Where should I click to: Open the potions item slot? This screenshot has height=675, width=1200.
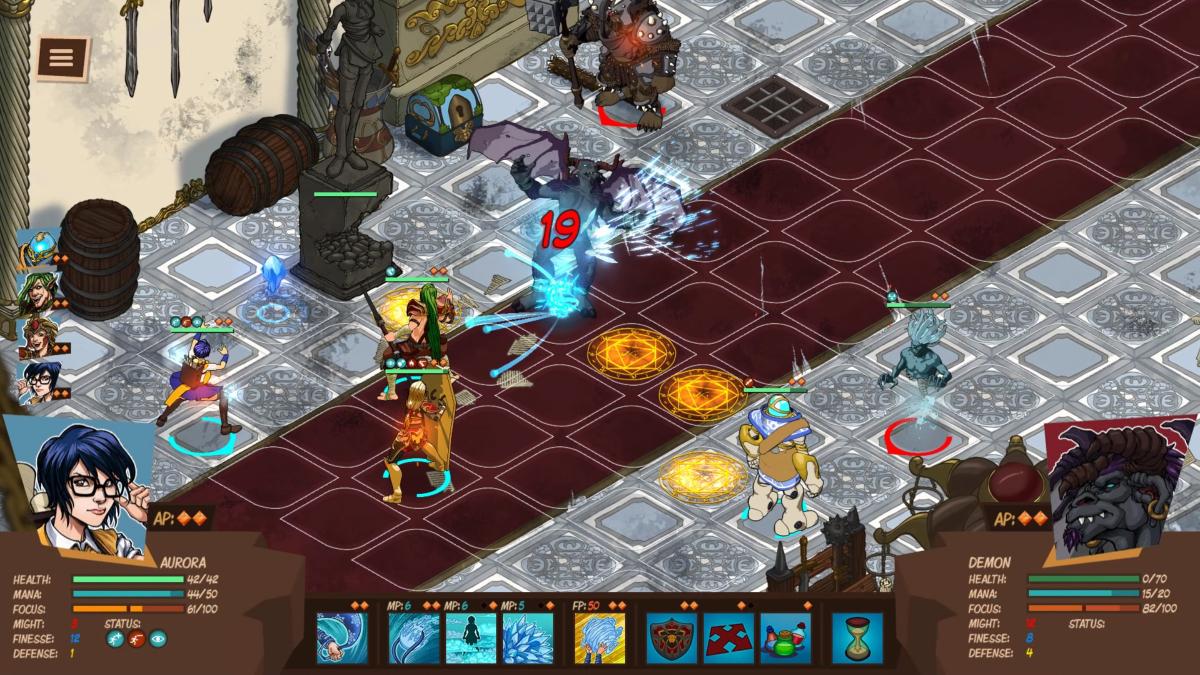pos(785,638)
